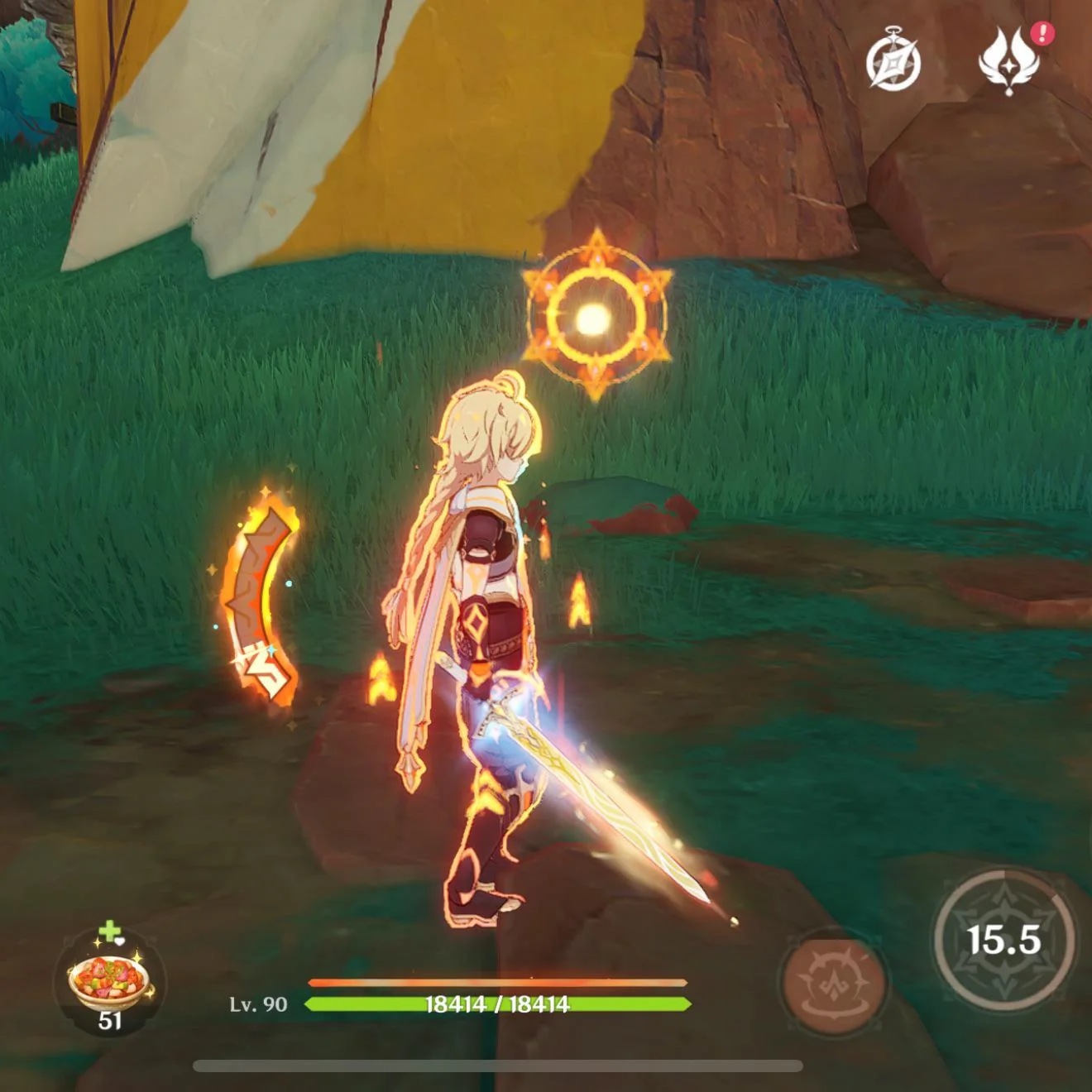Click the 18414 / 18414 HP readout
Viewport: 1092px width, 1092px height.
tap(496, 1006)
